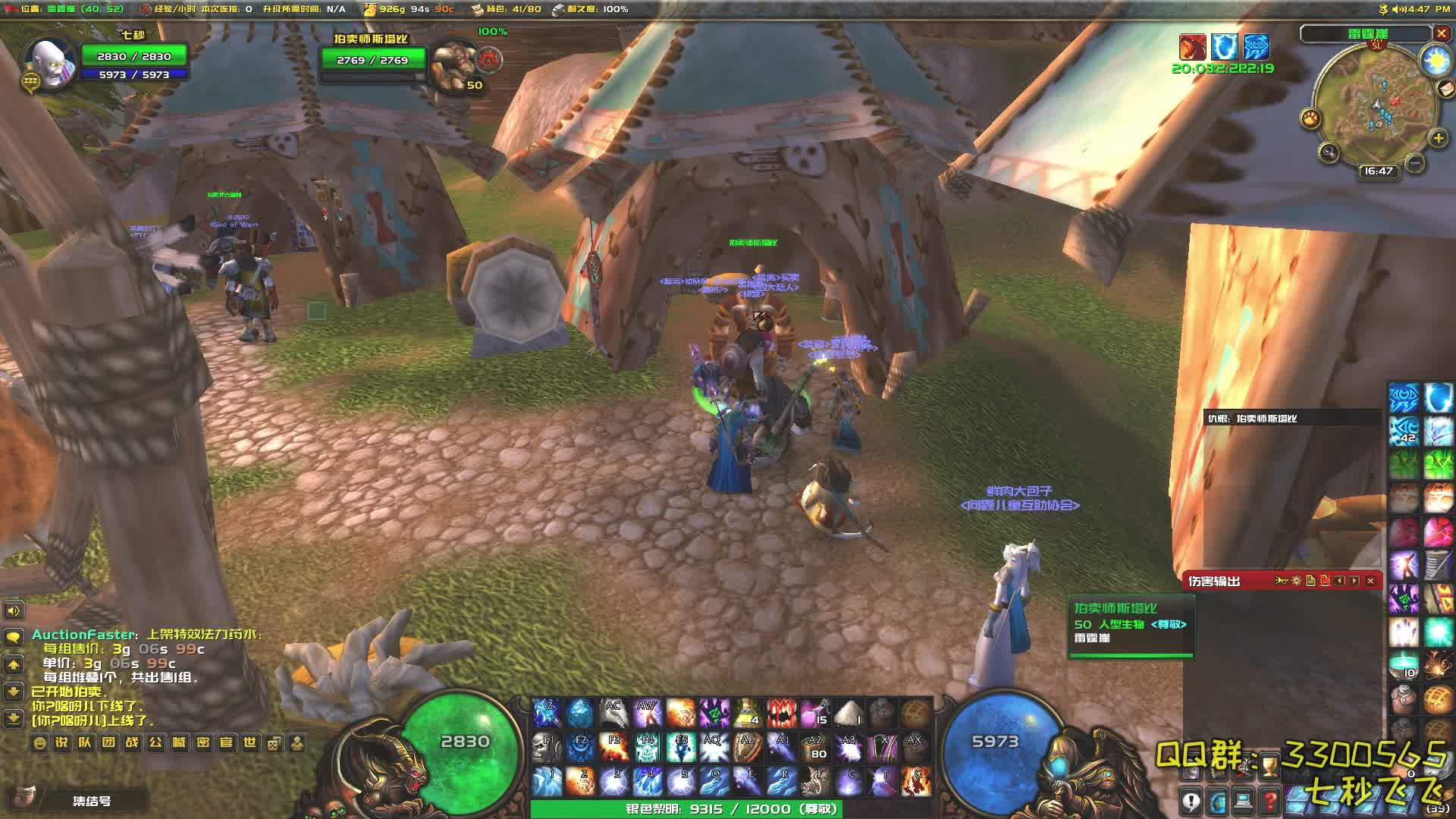
Task: Close the minimap with the red X
Action: pos(1441,33)
